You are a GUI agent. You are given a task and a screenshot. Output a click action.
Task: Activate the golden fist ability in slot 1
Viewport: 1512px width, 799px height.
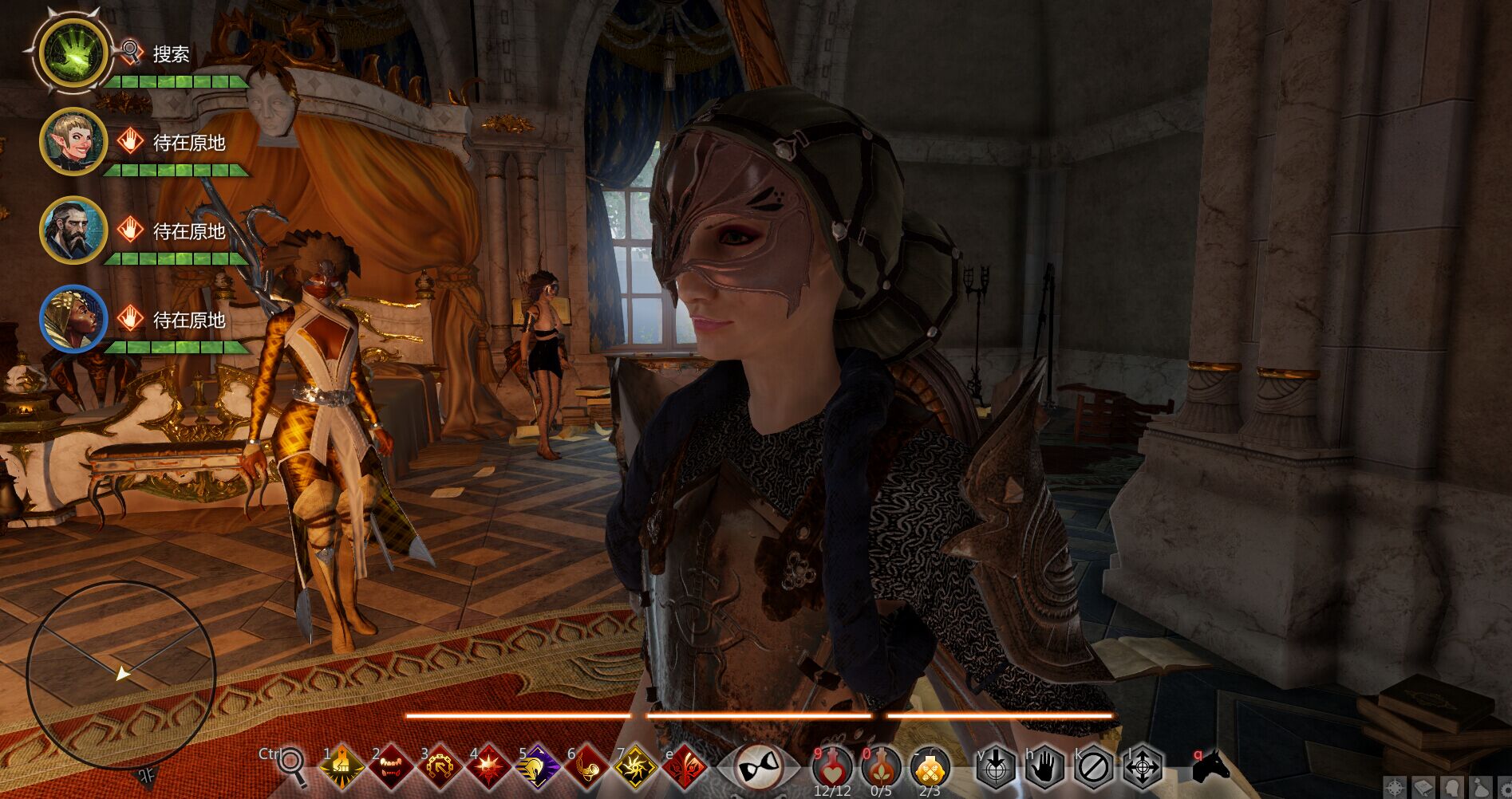pos(341,768)
